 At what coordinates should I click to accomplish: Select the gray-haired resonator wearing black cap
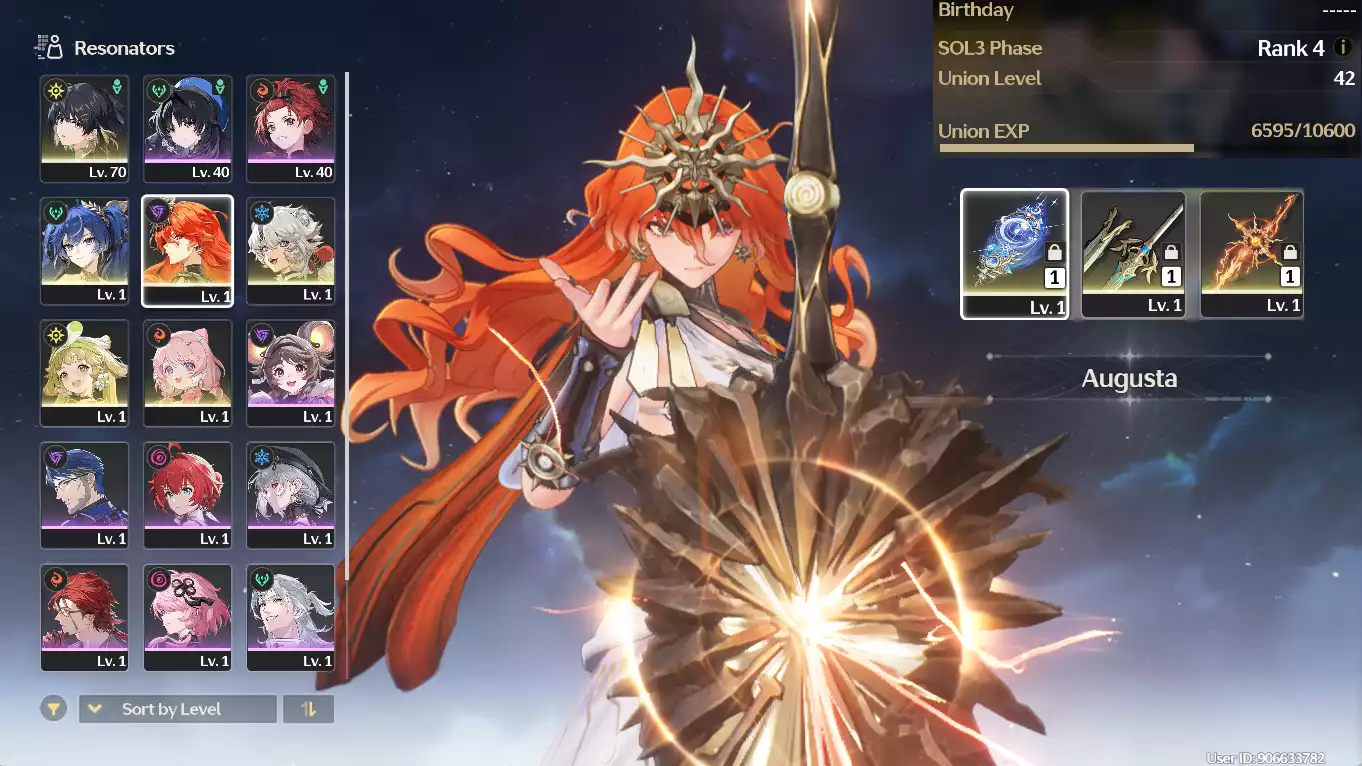point(290,495)
